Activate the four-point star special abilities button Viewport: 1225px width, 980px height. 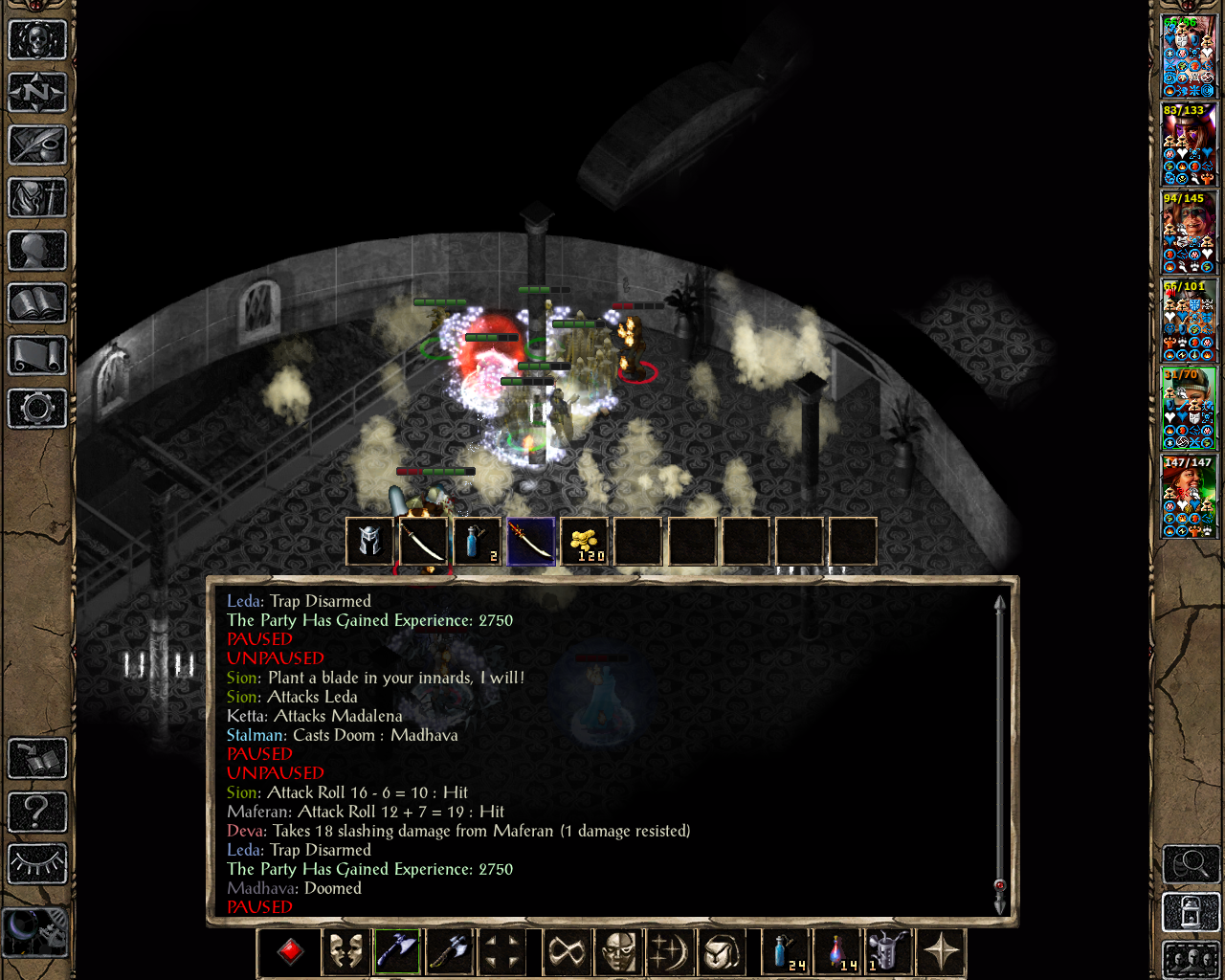click(x=941, y=952)
